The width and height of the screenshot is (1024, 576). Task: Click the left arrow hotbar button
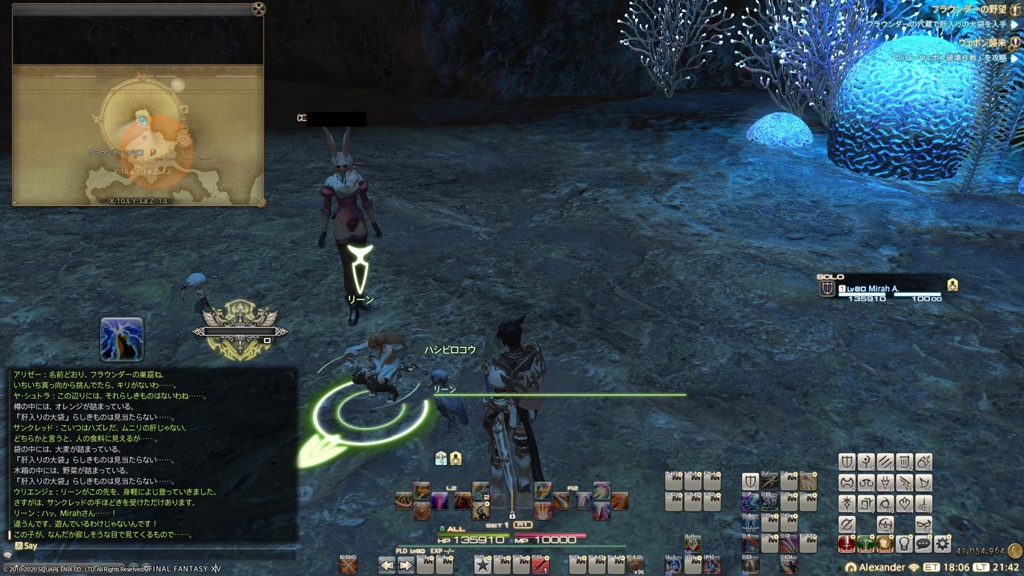(386, 566)
